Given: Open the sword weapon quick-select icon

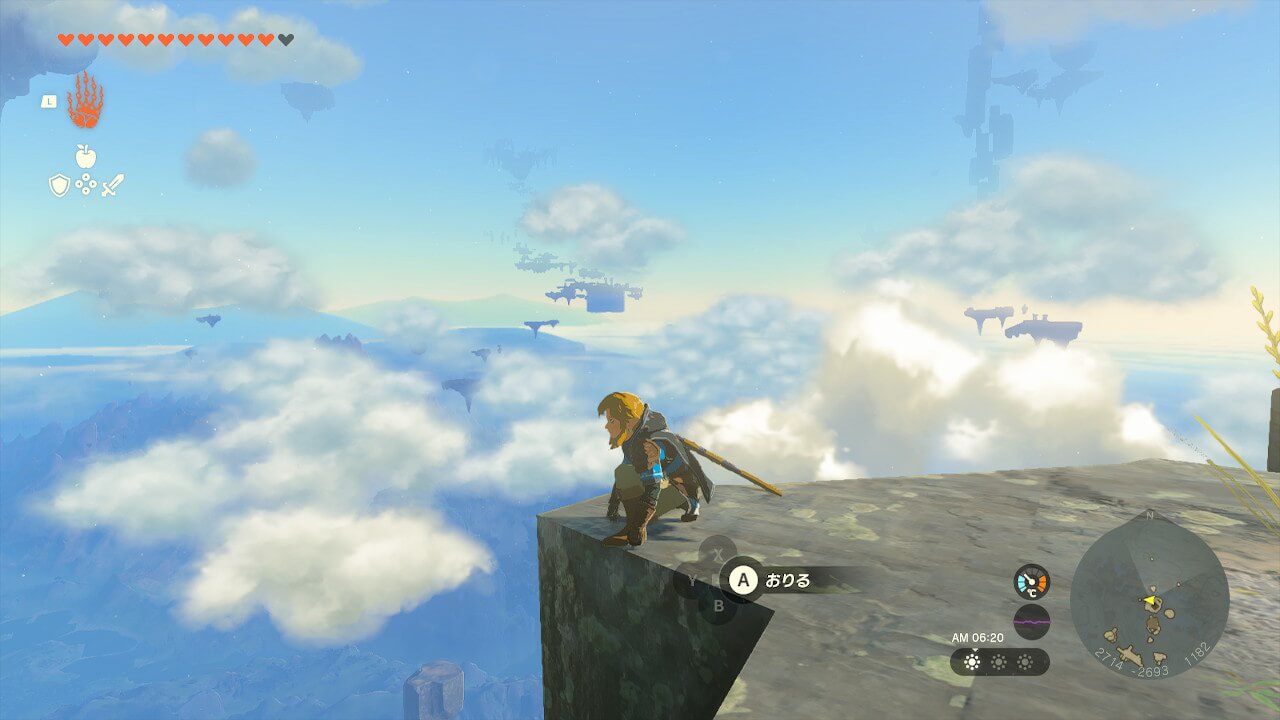Looking at the screenshot, I should tap(112, 185).
